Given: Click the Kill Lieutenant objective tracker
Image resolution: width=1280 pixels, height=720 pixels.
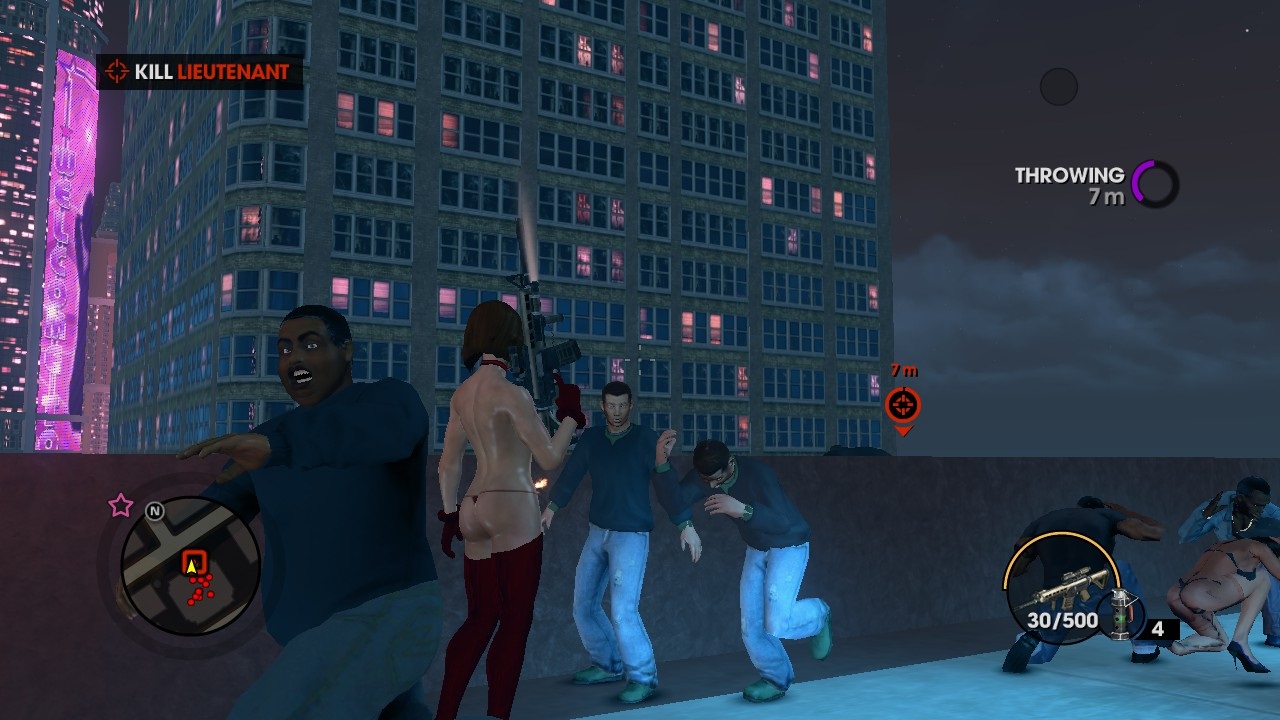Looking at the screenshot, I should click(x=200, y=72).
